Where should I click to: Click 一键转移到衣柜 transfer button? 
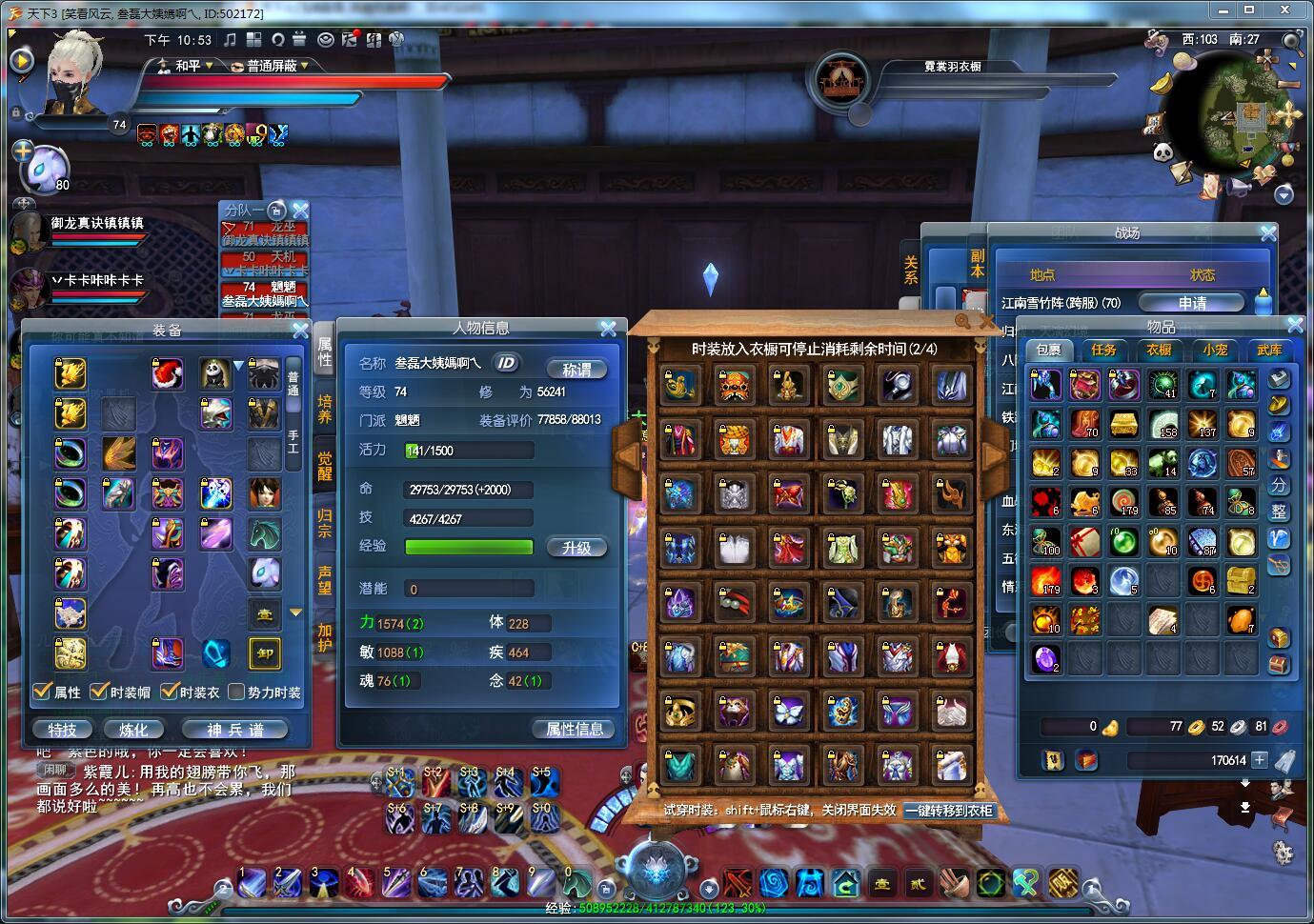949,811
